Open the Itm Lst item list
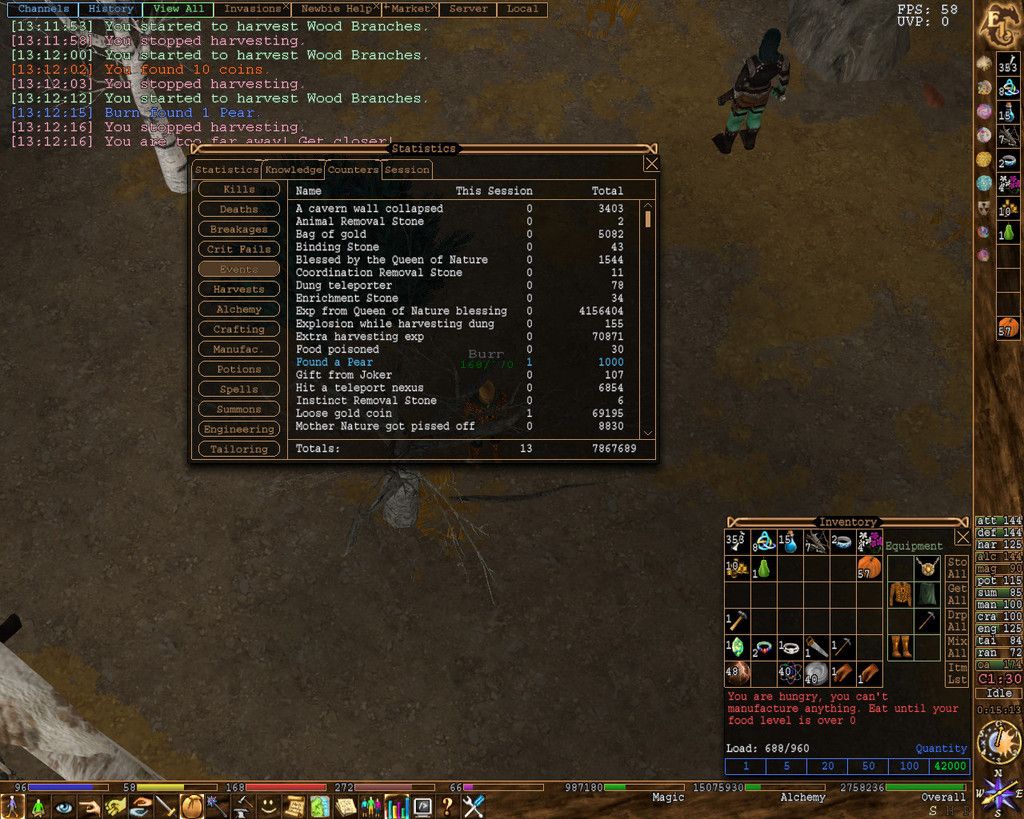The height and width of the screenshot is (819, 1024). pos(957,673)
